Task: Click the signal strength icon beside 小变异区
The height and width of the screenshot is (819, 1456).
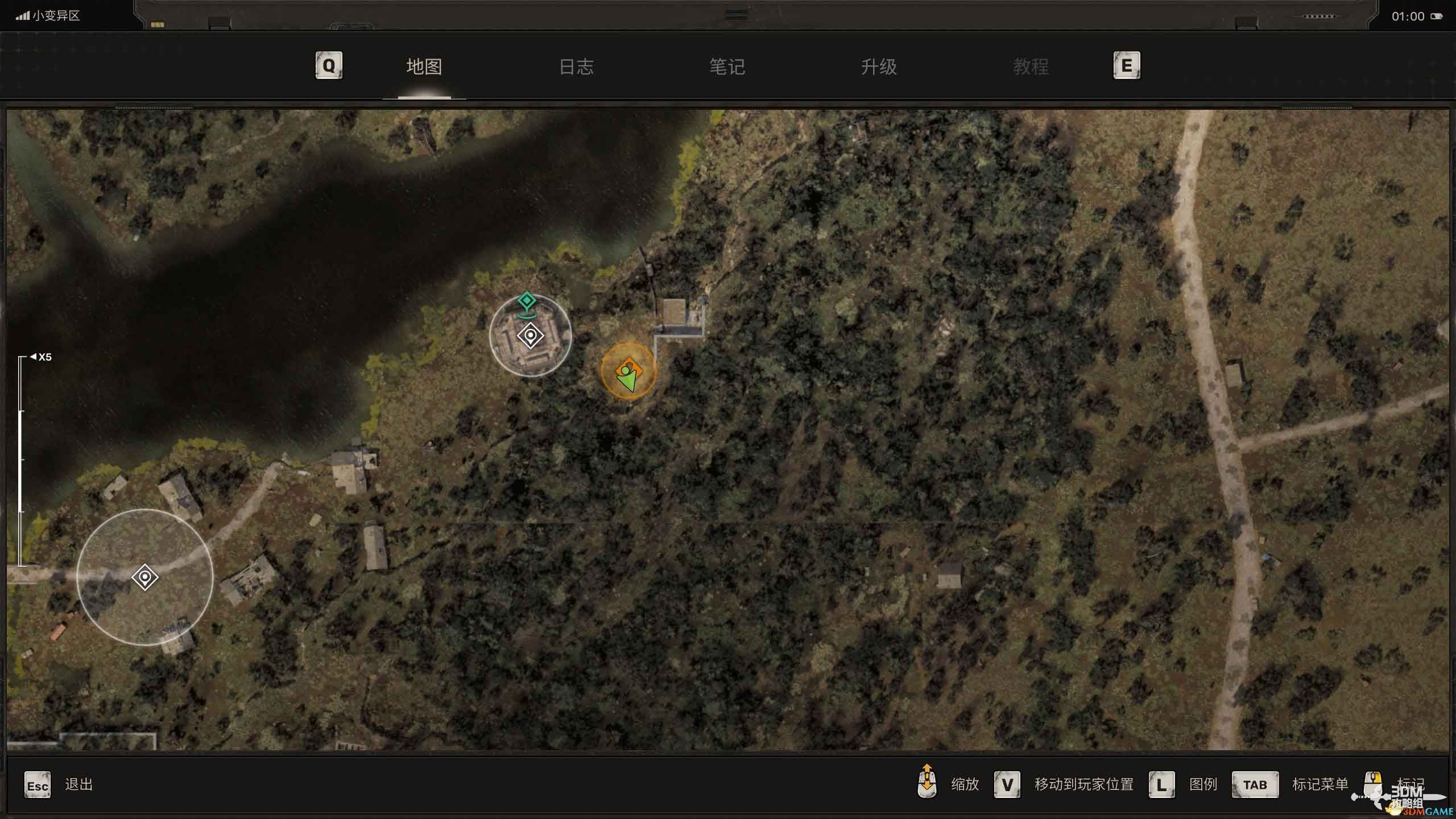Action: (x=23, y=16)
